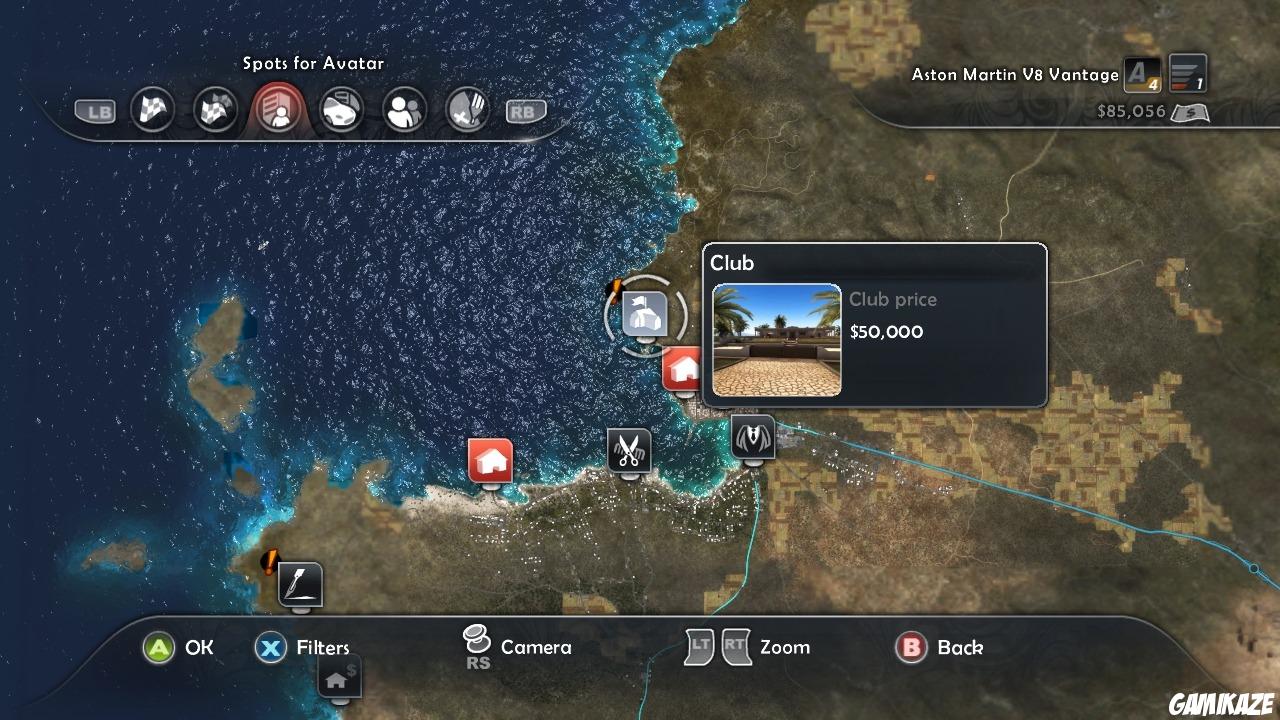Image resolution: width=1280 pixels, height=720 pixels.
Task: Adjust Zoom via the LT RT control
Action: 716,647
